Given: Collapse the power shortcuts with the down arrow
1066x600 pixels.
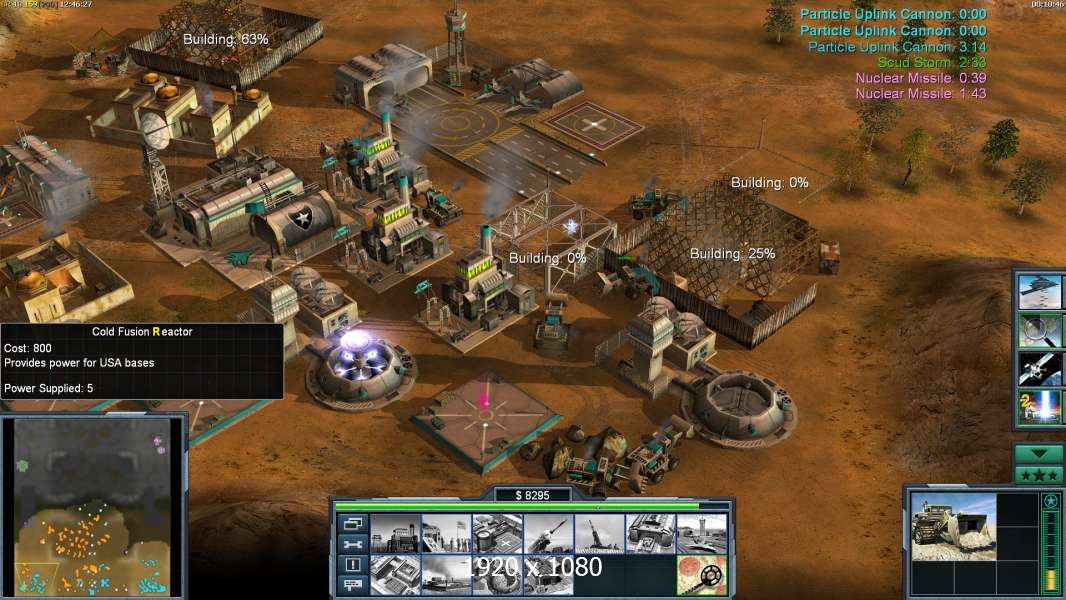Looking at the screenshot, I should coord(1039,454).
